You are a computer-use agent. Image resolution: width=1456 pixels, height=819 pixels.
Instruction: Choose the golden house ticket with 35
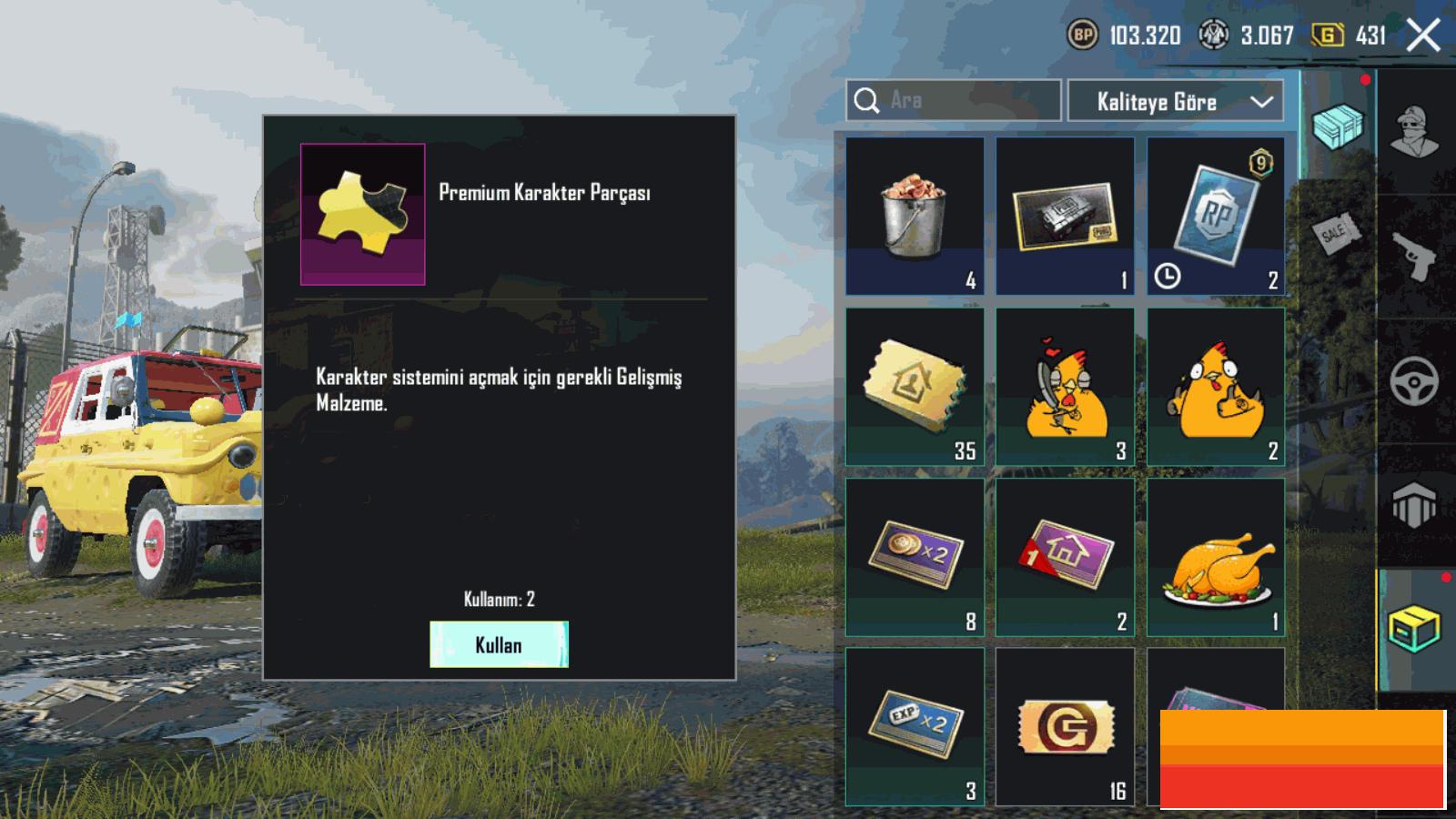(x=915, y=387)
